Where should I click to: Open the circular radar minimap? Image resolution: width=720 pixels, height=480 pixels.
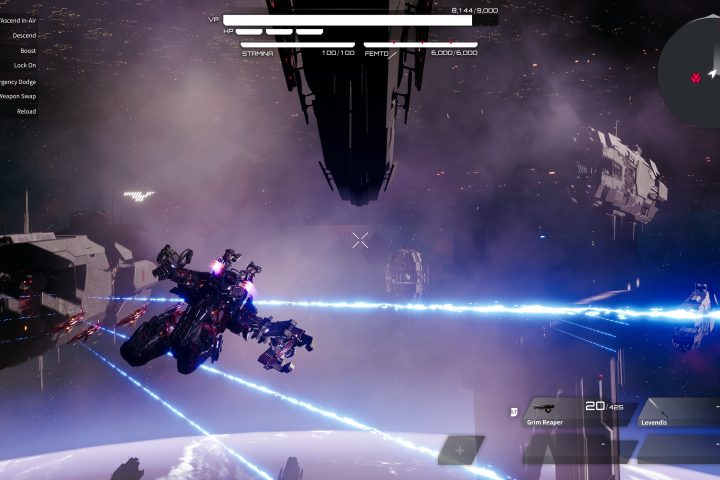(694, 58)
